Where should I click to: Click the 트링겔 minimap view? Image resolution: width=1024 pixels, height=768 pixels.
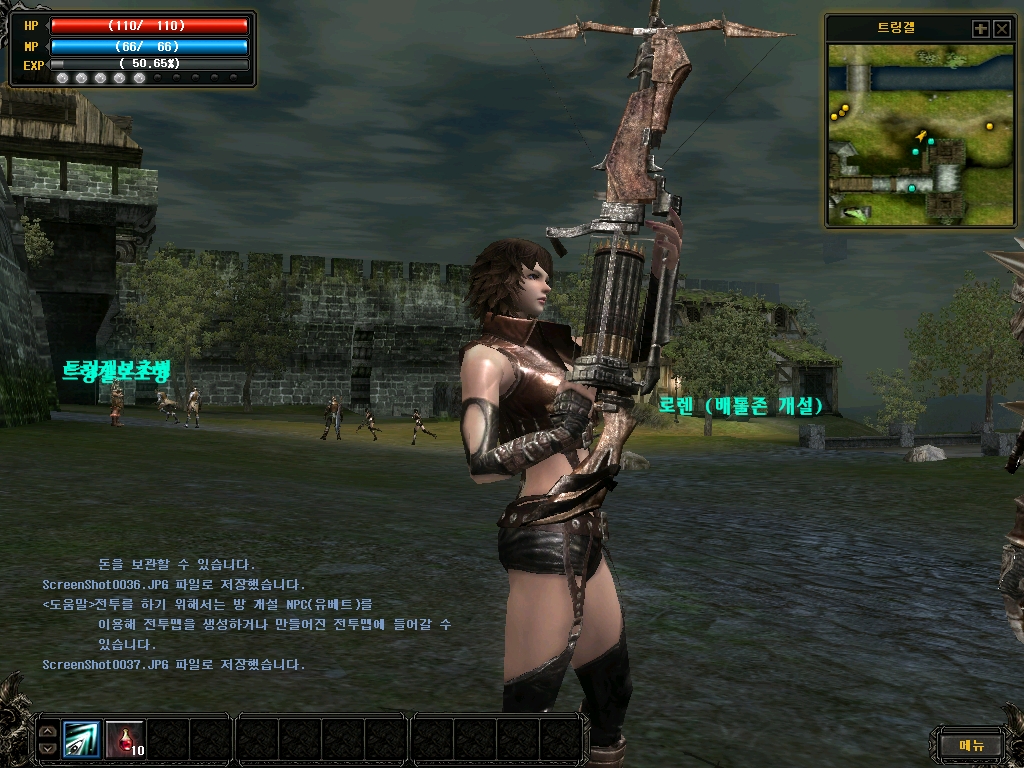921,134
